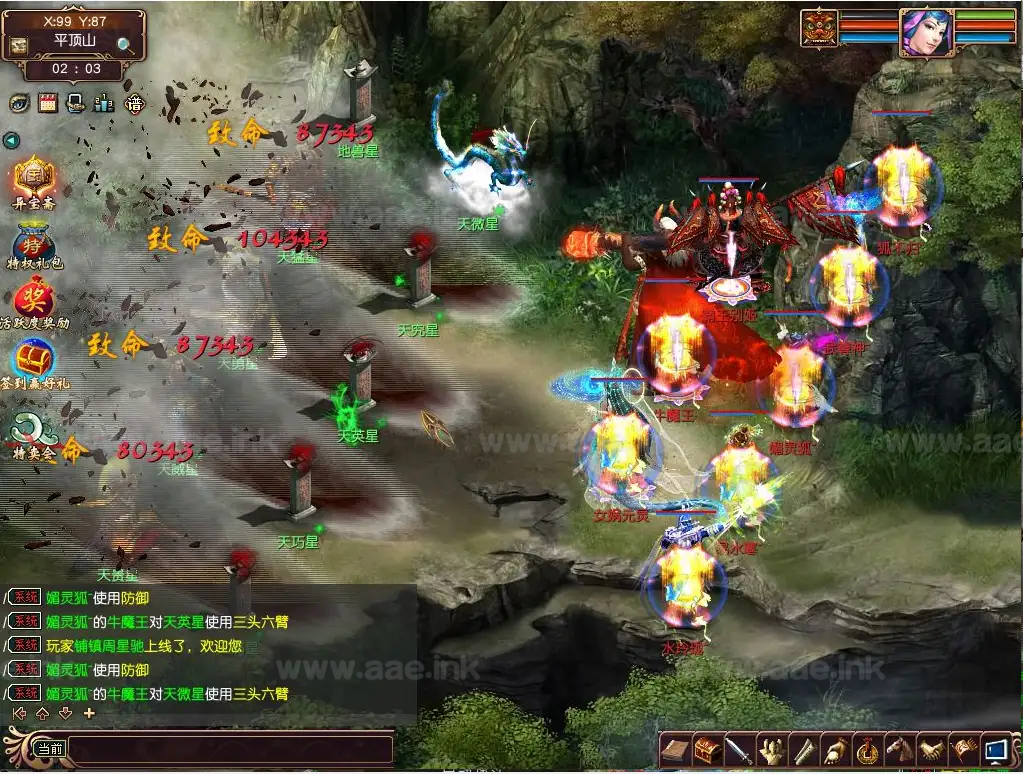This screenshot has height=774, width=1023.
Task: Open the 签到赢好礼 sign-in chest
Action: pyautogui.click(x=34, y=359)
